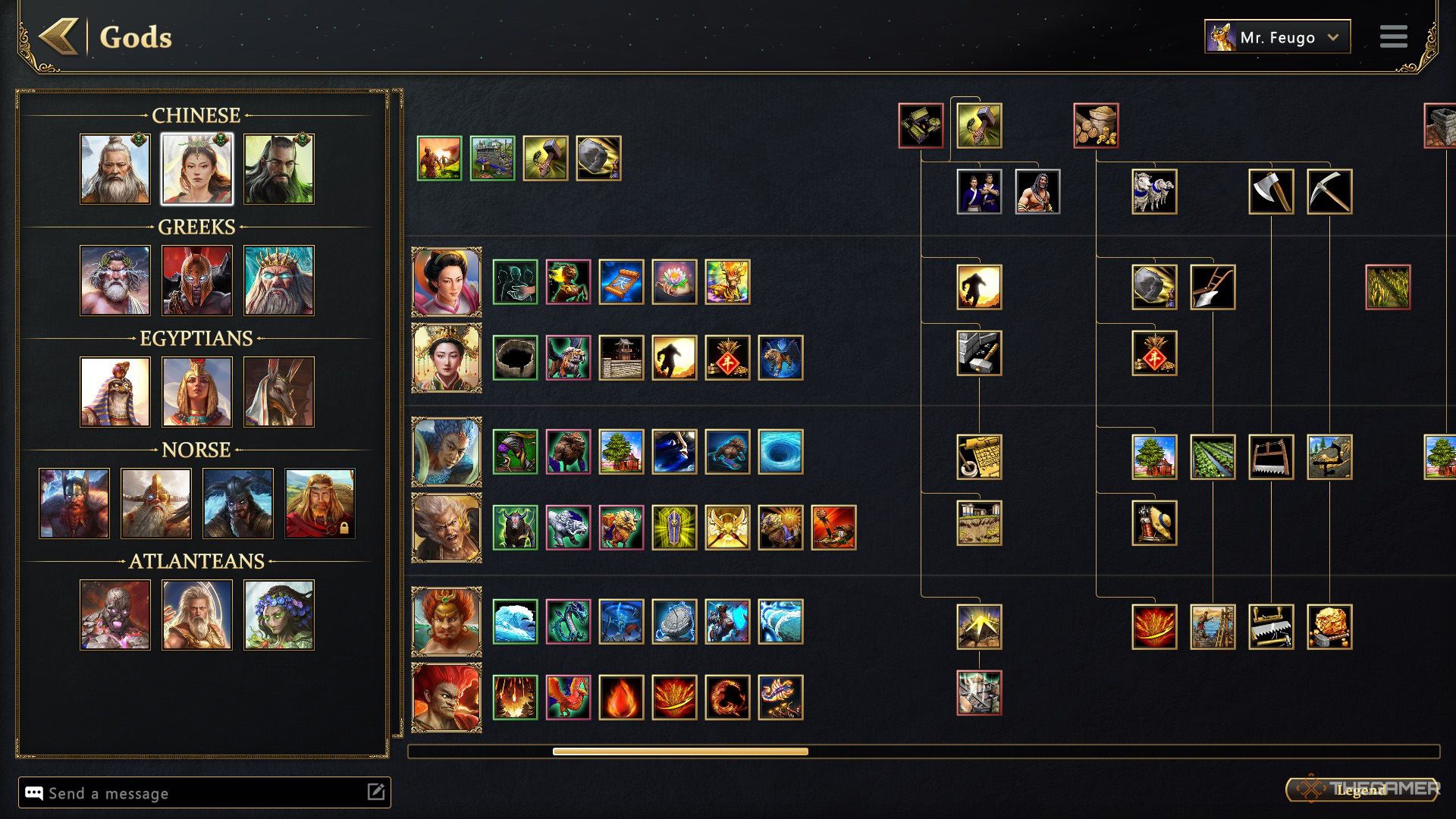Select the hammer build technology icon
1456x819 pixels.
978,125
